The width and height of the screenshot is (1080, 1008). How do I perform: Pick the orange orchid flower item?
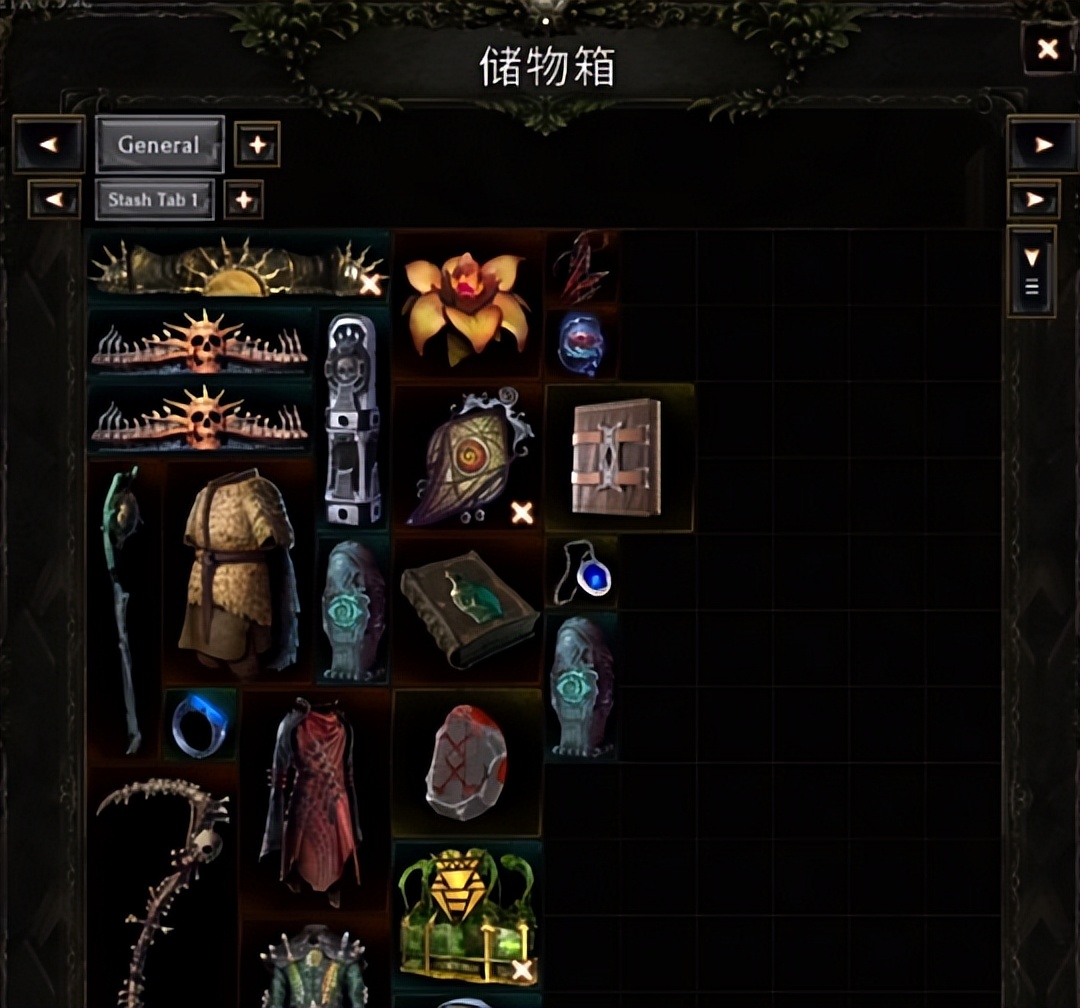point(467,305)
